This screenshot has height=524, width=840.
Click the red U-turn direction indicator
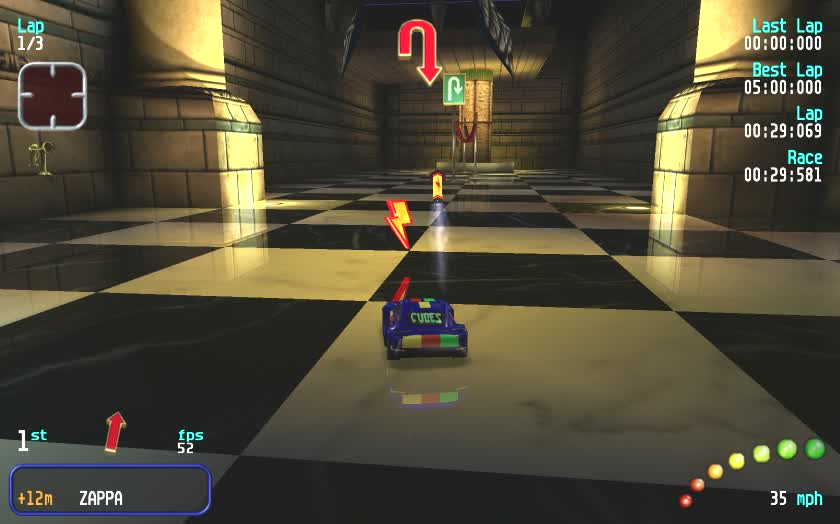click(420, 50)
